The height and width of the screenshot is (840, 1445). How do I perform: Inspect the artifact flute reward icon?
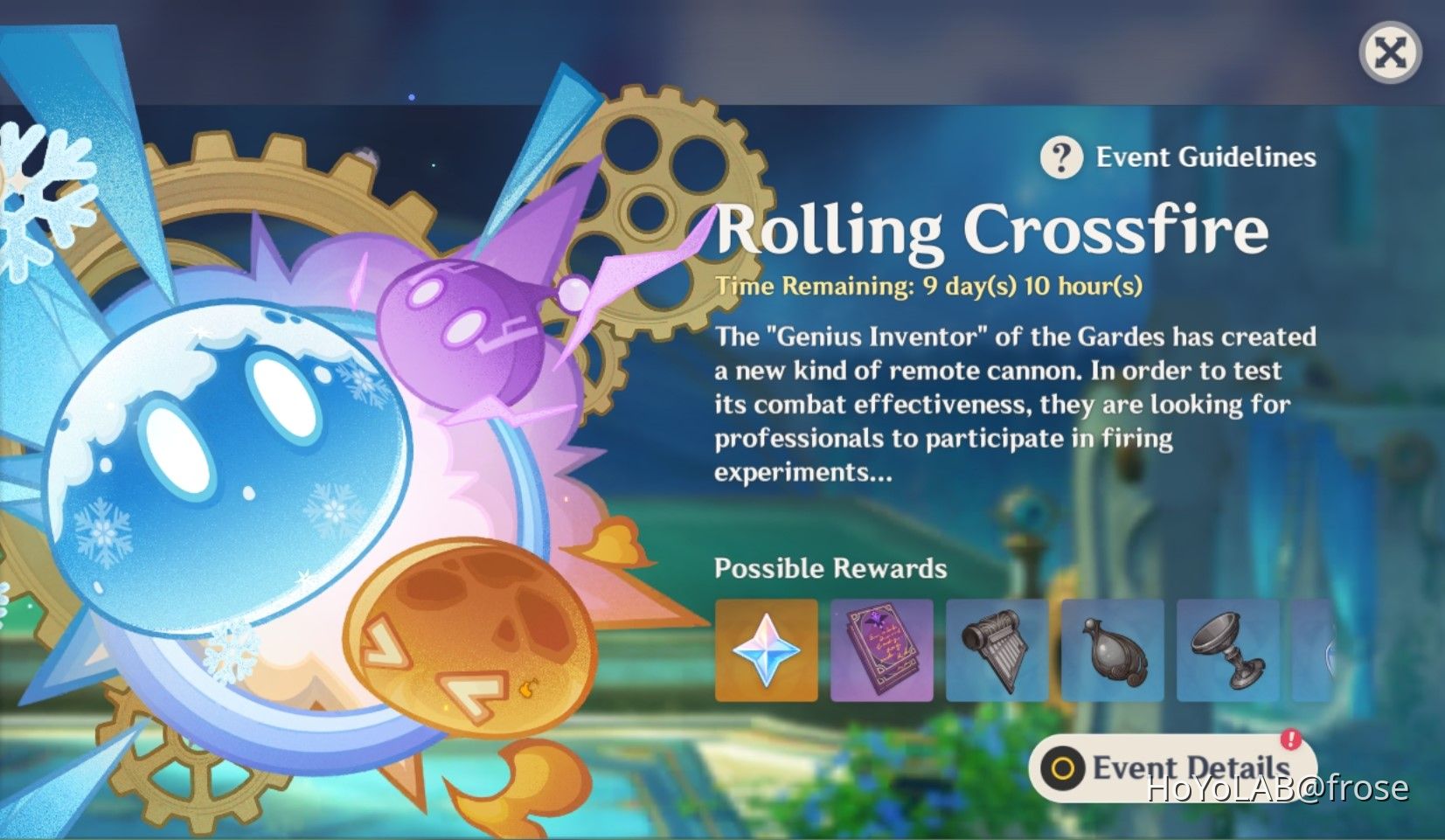pos(997,649)
